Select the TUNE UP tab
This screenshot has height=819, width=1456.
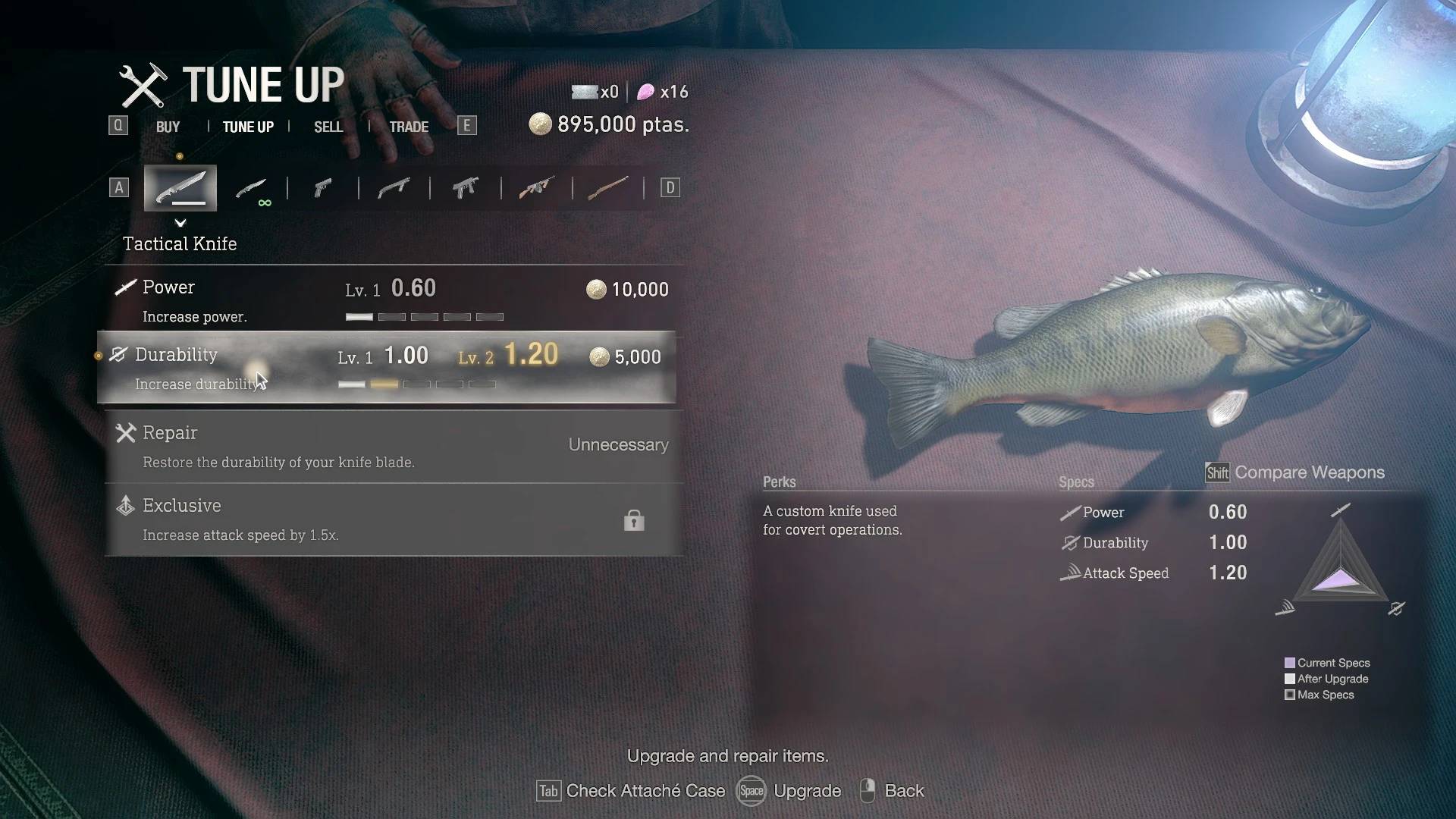point(248,127)
